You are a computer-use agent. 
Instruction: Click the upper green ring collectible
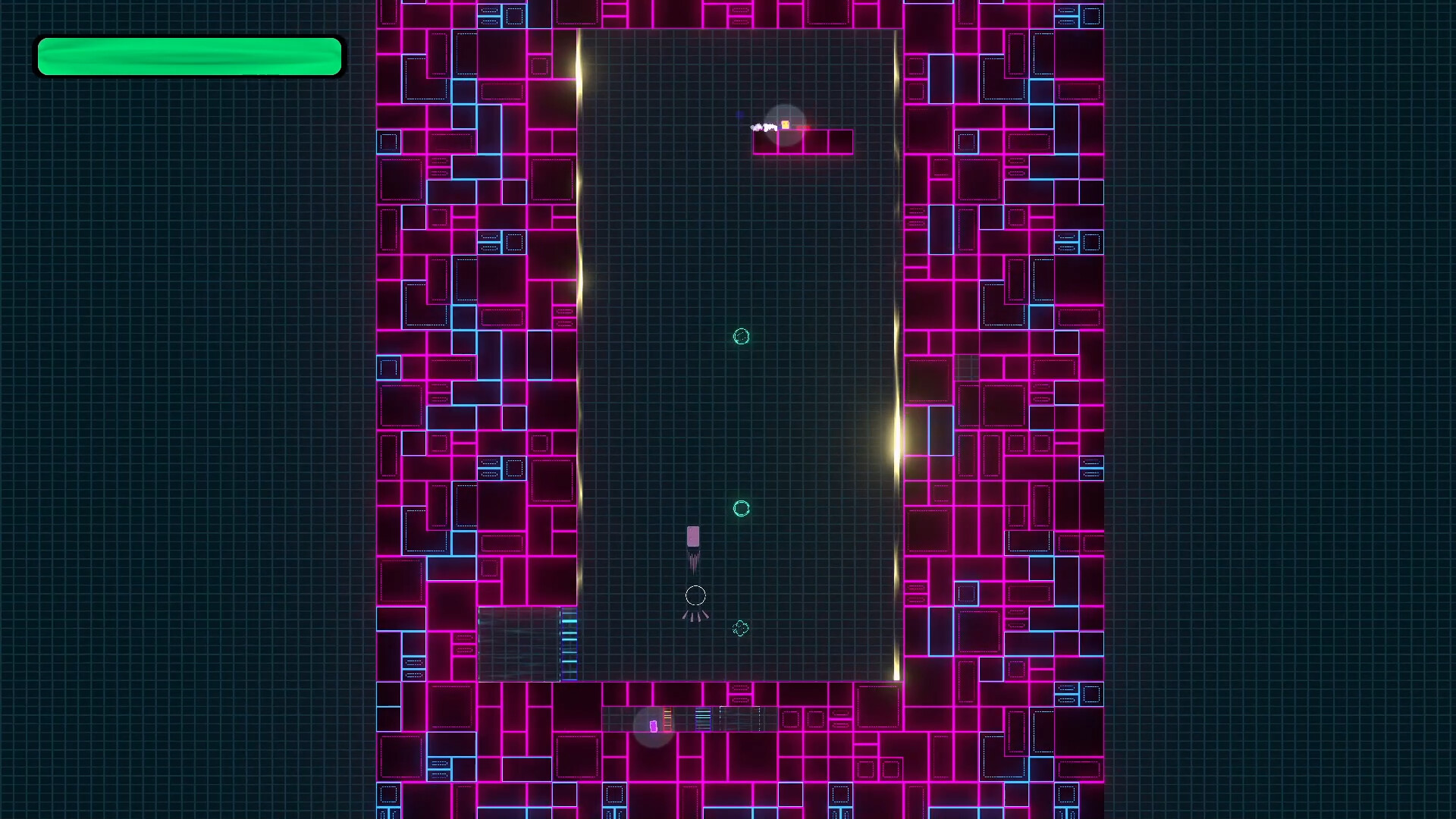pos(741,337)
